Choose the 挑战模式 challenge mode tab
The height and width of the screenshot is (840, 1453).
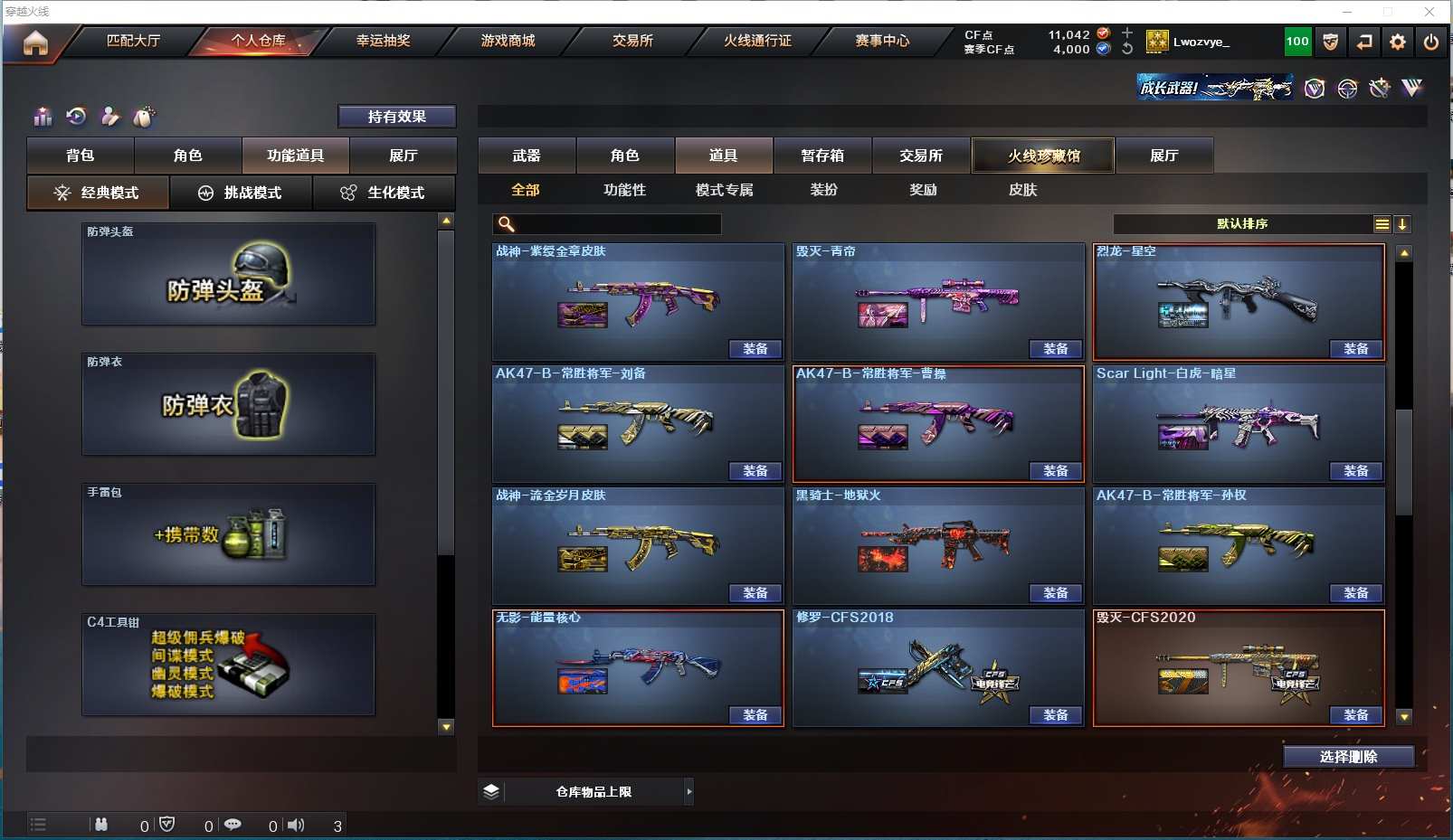pyautogui.click(x=241, y=193)
